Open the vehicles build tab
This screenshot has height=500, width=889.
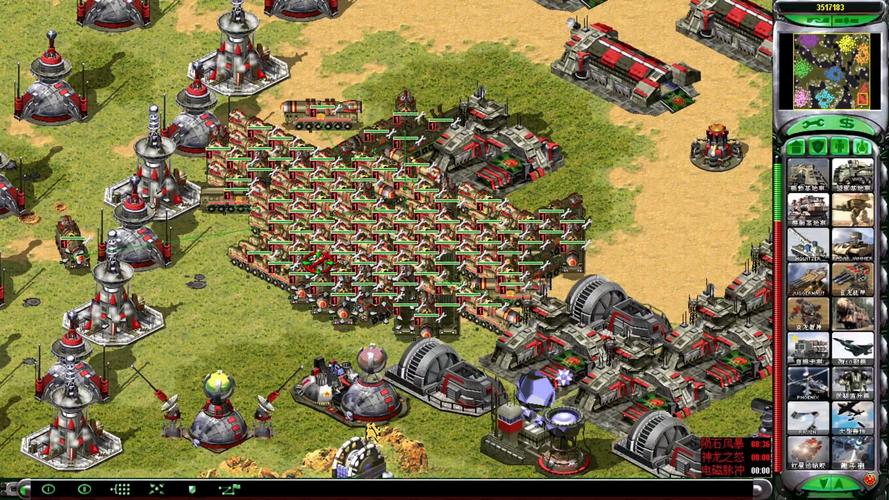click(x=861, y=147)
